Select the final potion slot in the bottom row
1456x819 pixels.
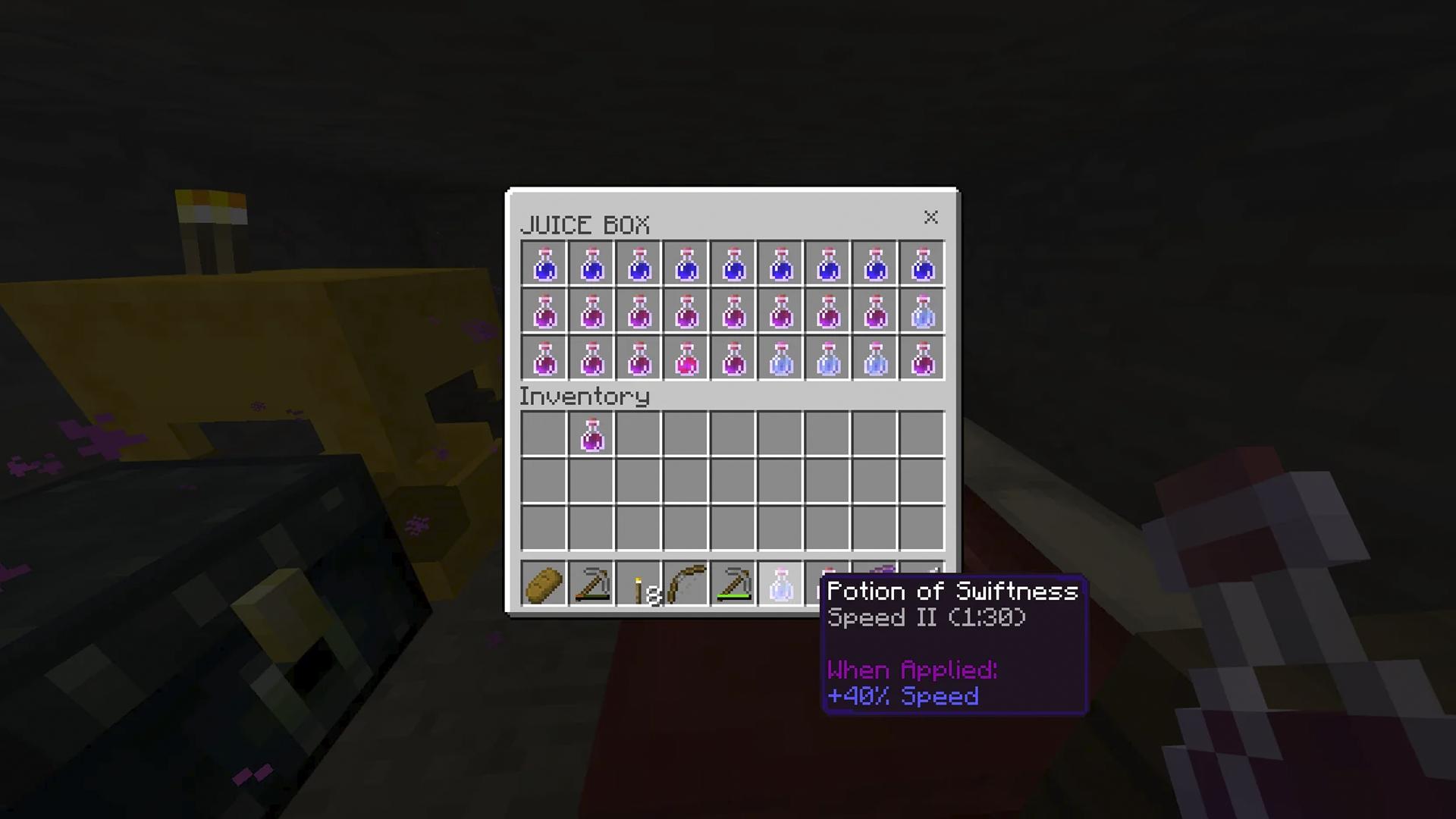click(921, 358)
